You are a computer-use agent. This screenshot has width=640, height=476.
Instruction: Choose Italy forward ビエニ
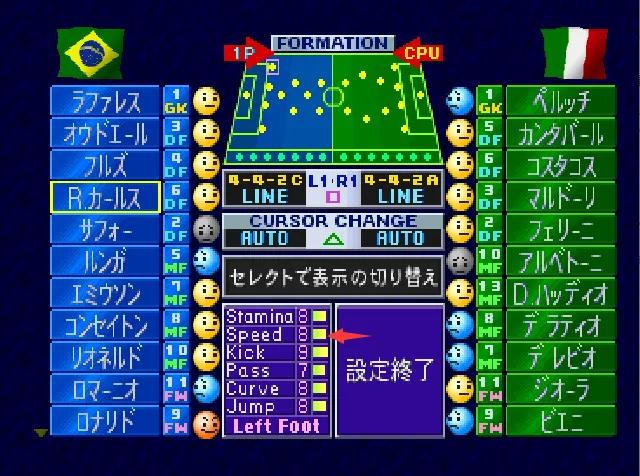tap(553, 421)
